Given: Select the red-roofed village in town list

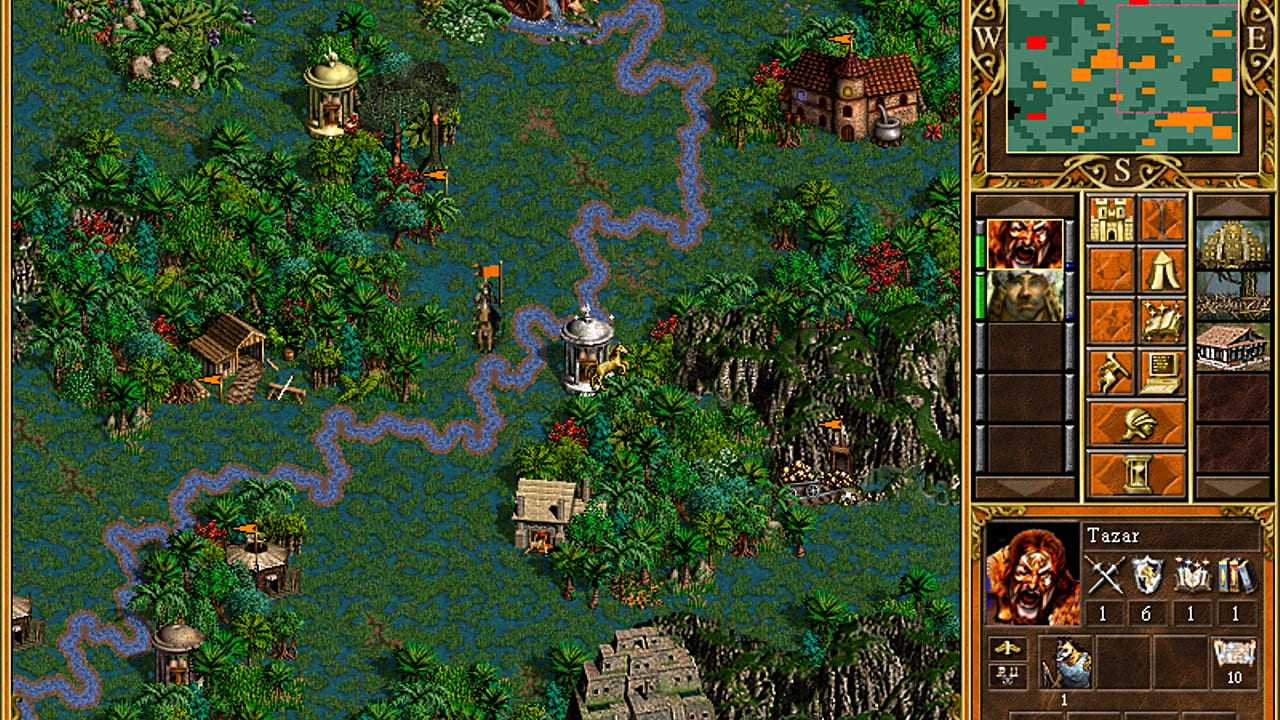Looking at the screenshot, I should coord(1232,347).
